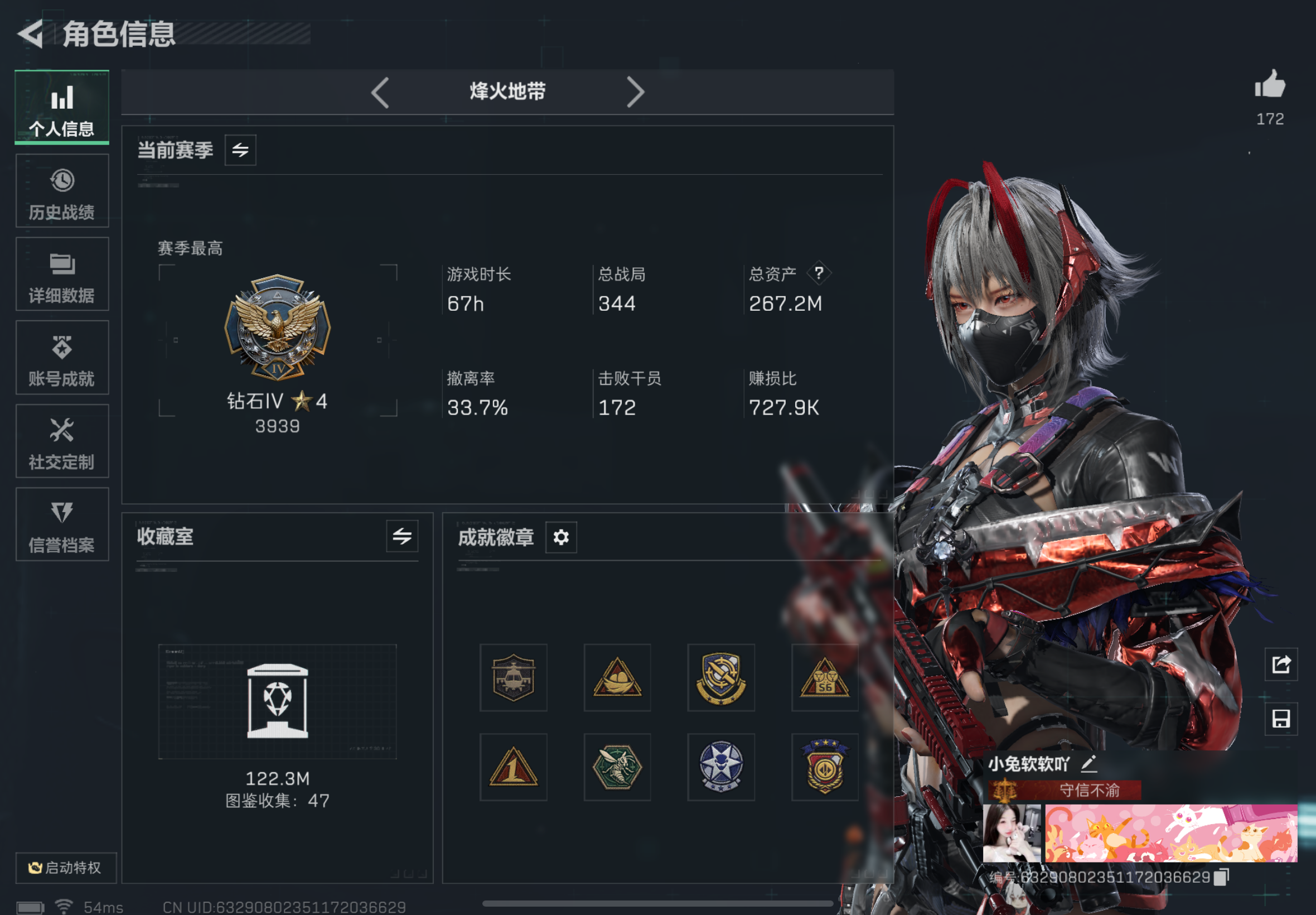Switch display in 收藏室 using swap icon
Image resolution: width=1316 pixels, height=915 pixels.
(401, 537)
